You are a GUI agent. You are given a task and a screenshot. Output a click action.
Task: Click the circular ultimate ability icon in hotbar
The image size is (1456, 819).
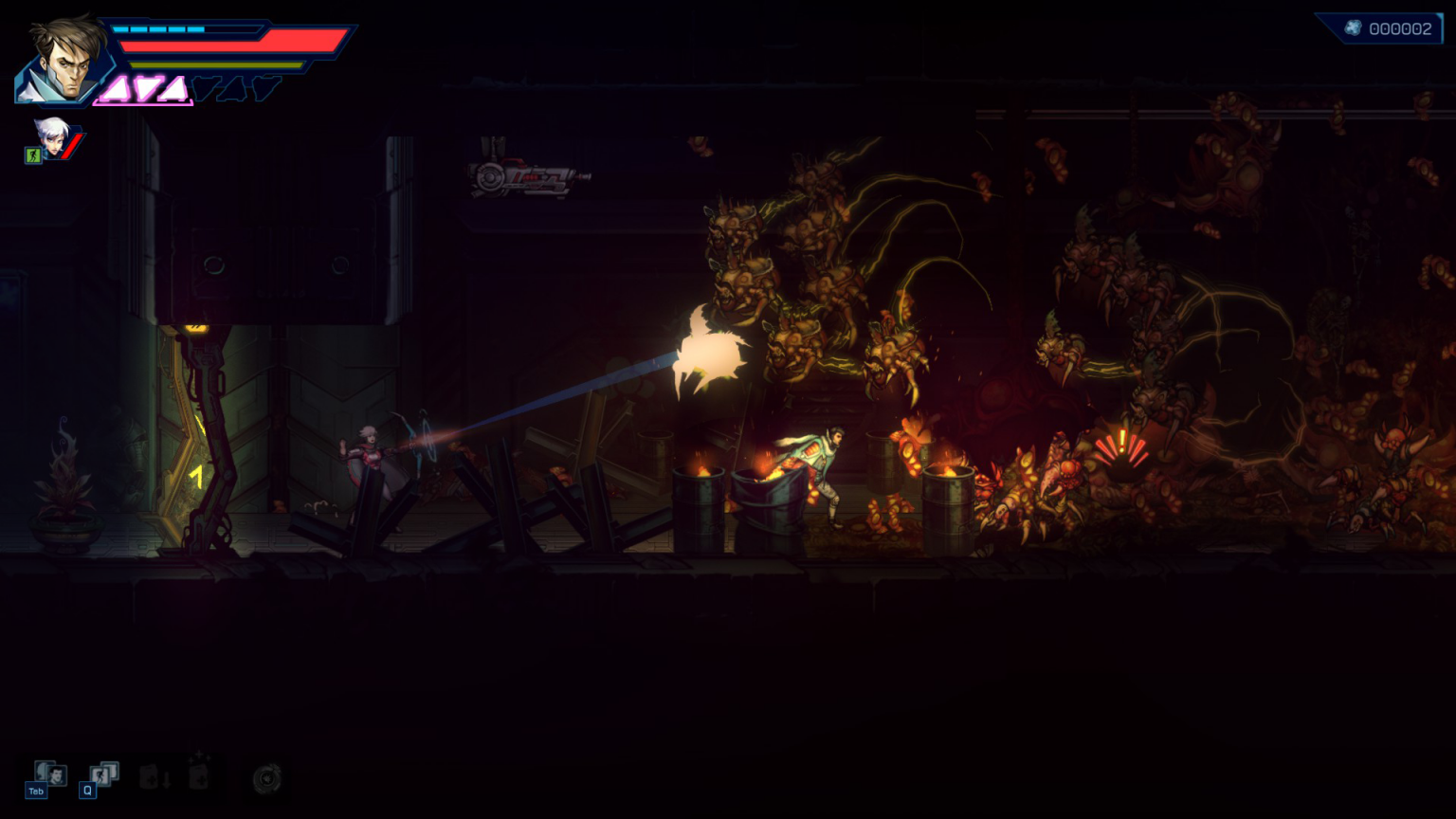click(x=266, y=778)
